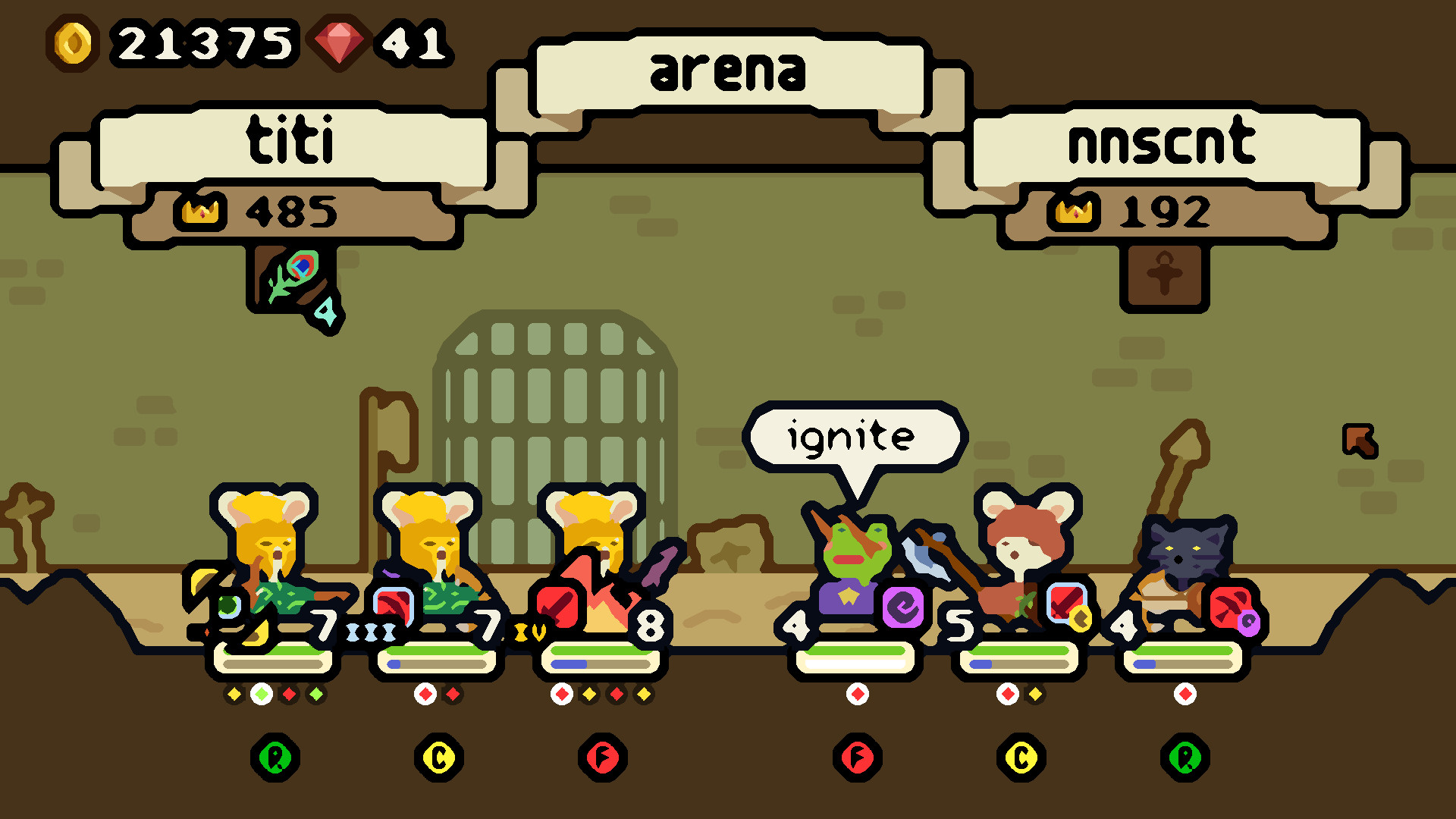Toggle the yellow C class badge under the frog's neighbor
The image size is (1456, 819).
1021,757
